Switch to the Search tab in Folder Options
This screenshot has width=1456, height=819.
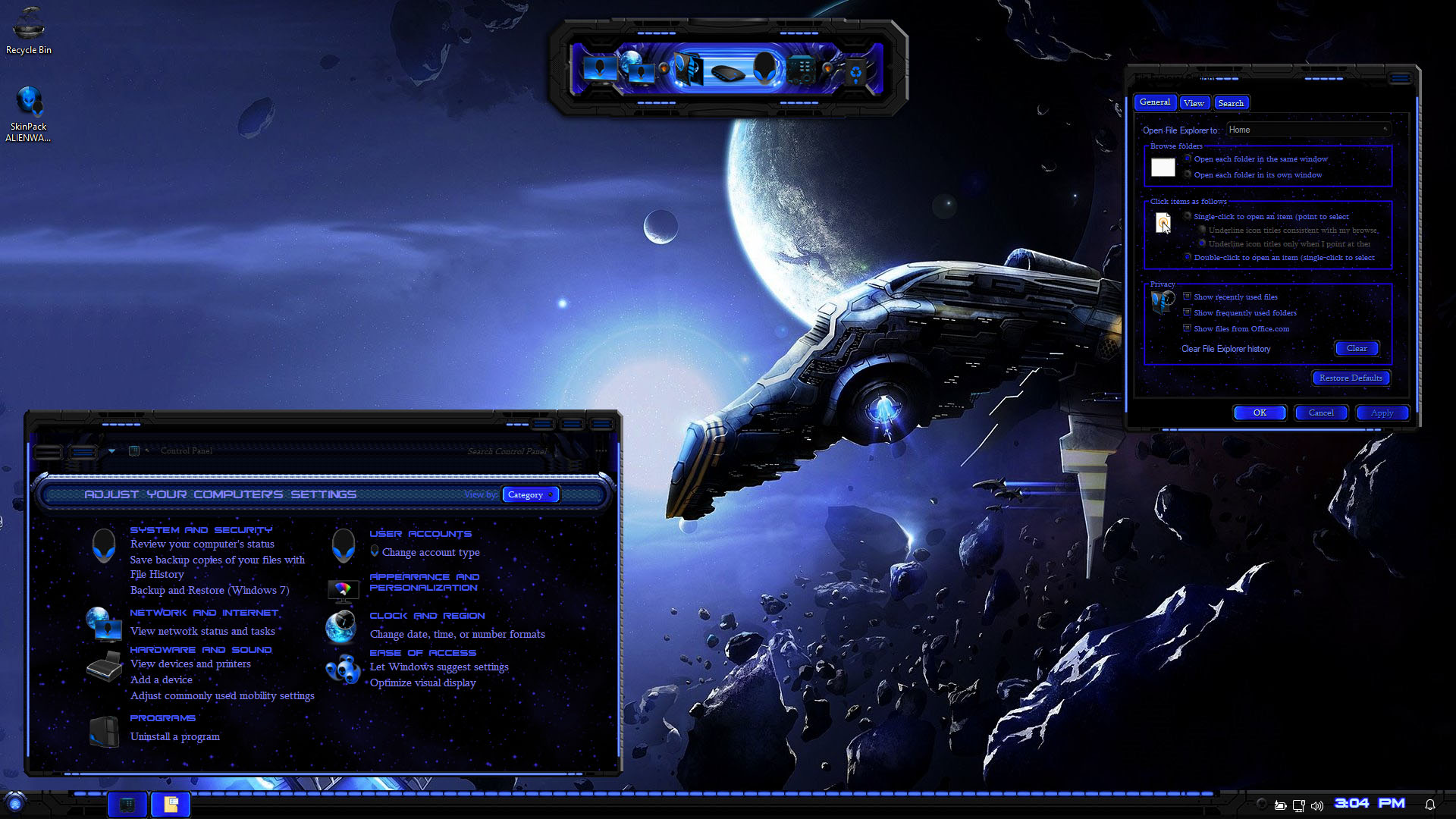[x=1230, y=103]
